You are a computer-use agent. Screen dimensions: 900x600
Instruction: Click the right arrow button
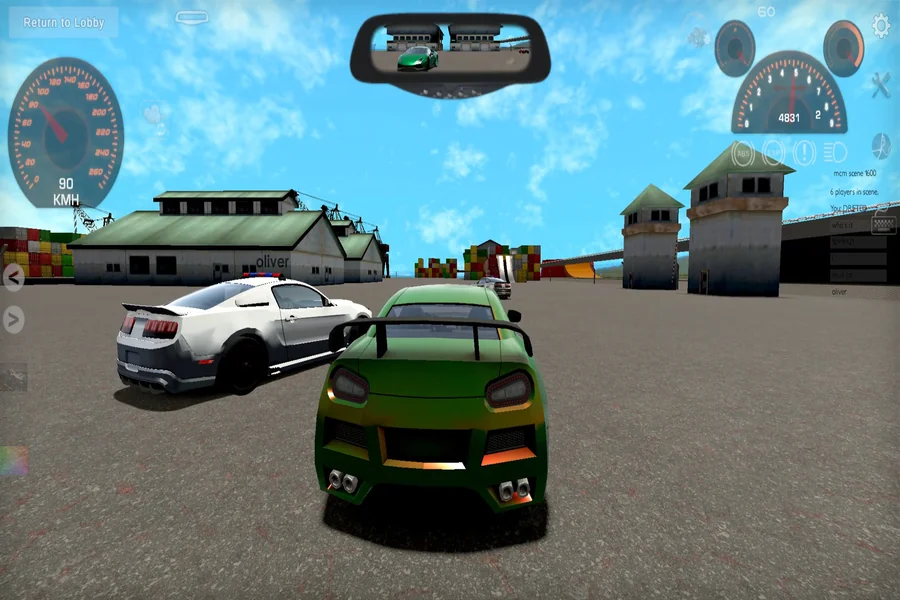13,319
